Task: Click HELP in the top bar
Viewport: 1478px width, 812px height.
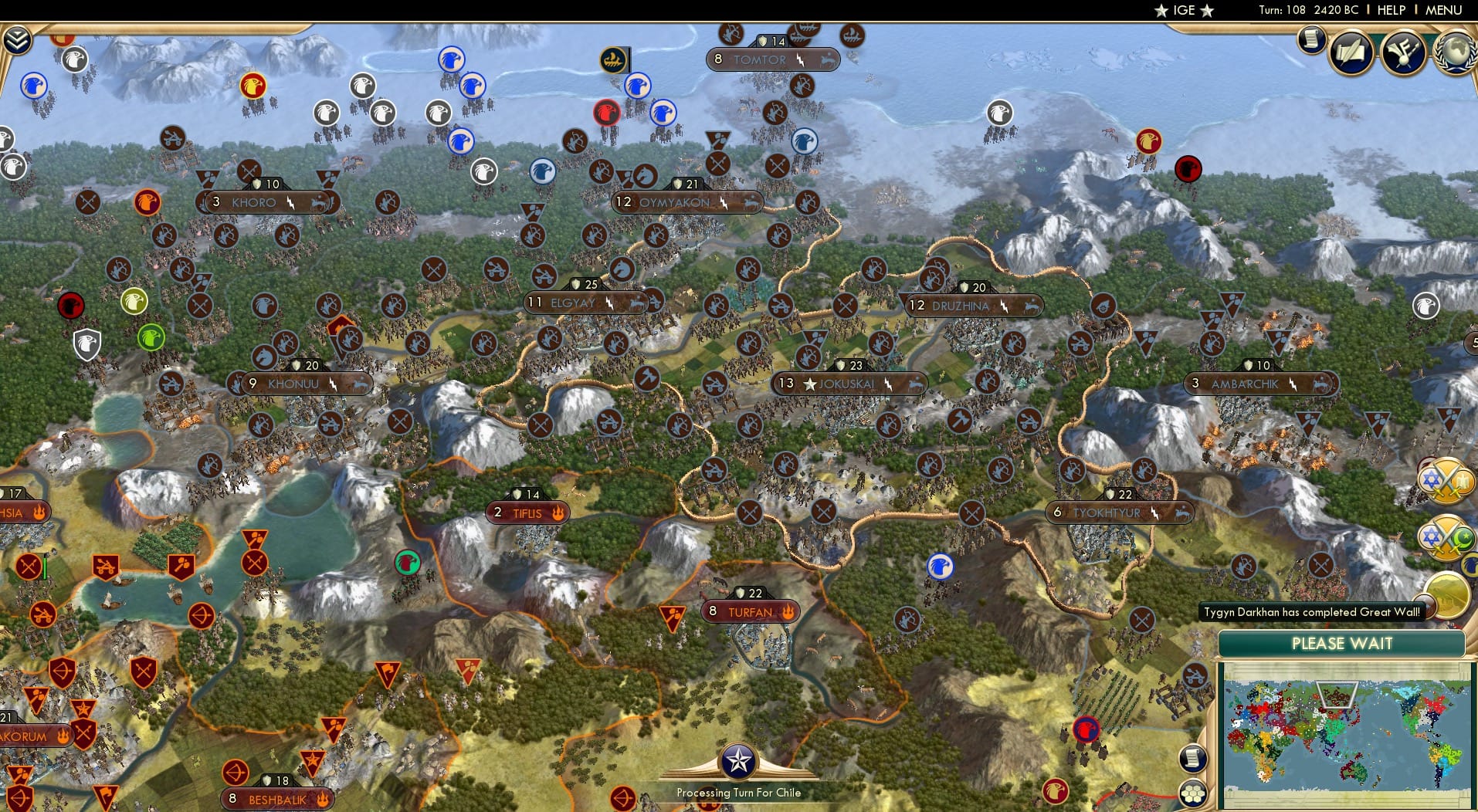Action: click(1390, 11)
